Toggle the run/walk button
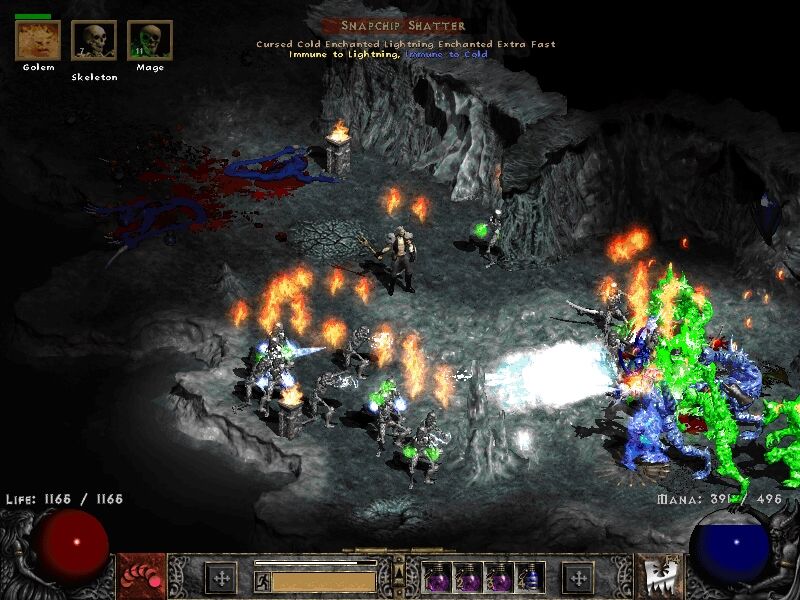This screenshot has width=800, height=600. [x=263, y=580]
